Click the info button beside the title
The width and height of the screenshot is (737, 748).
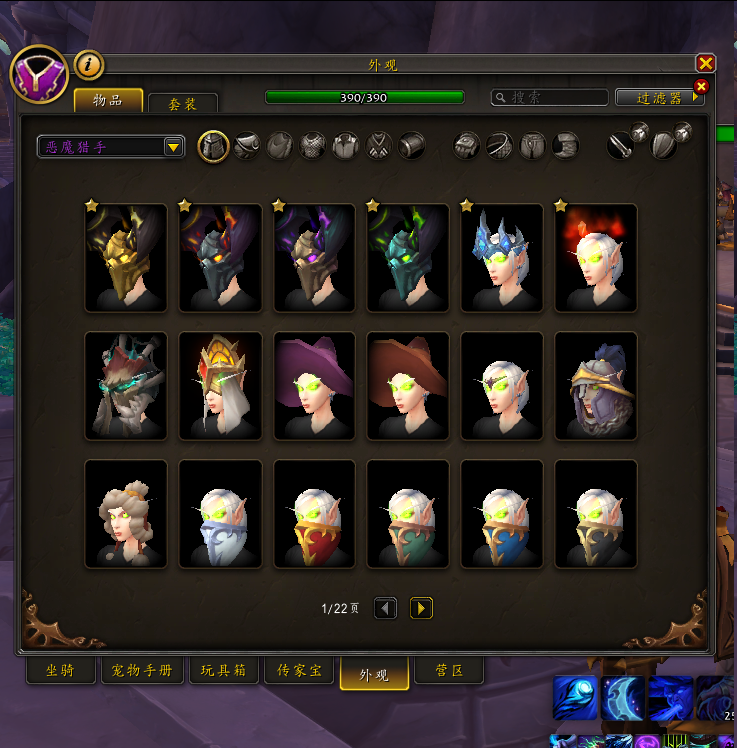(90, 64)
